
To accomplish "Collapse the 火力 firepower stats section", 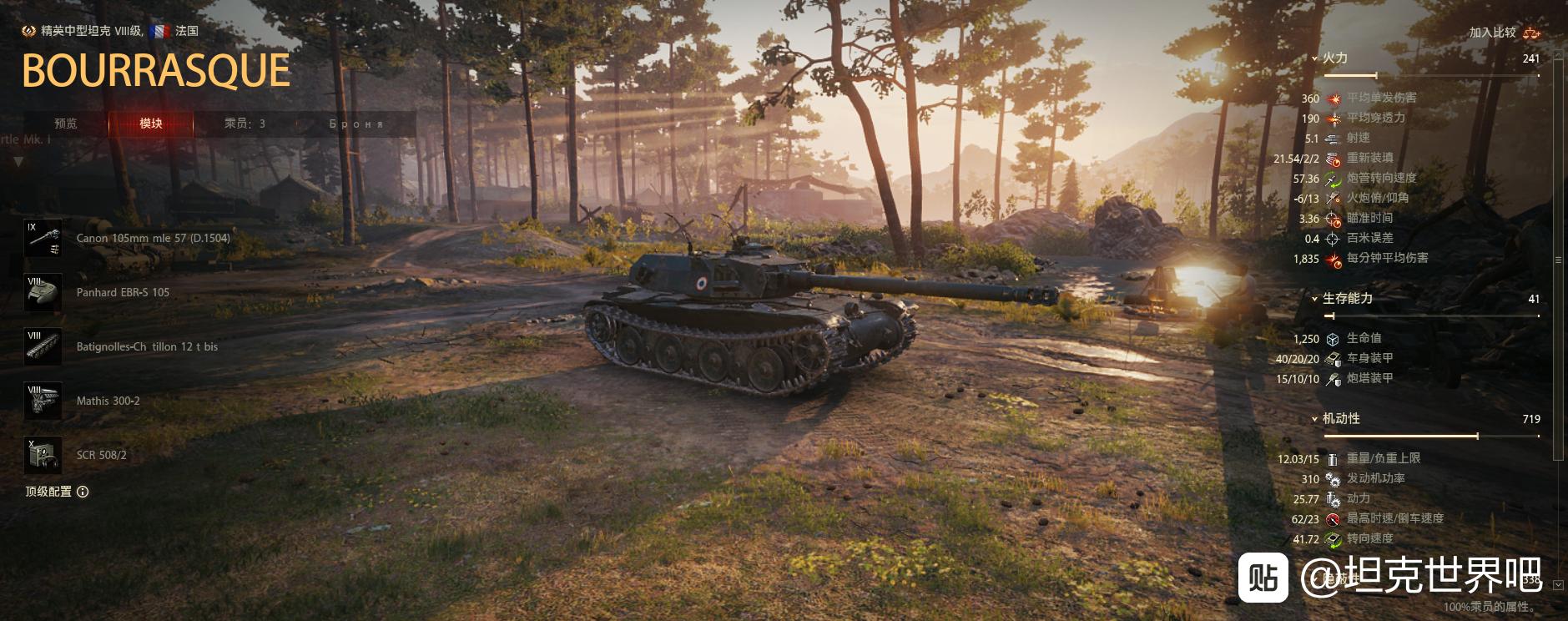I will 1315,58.
